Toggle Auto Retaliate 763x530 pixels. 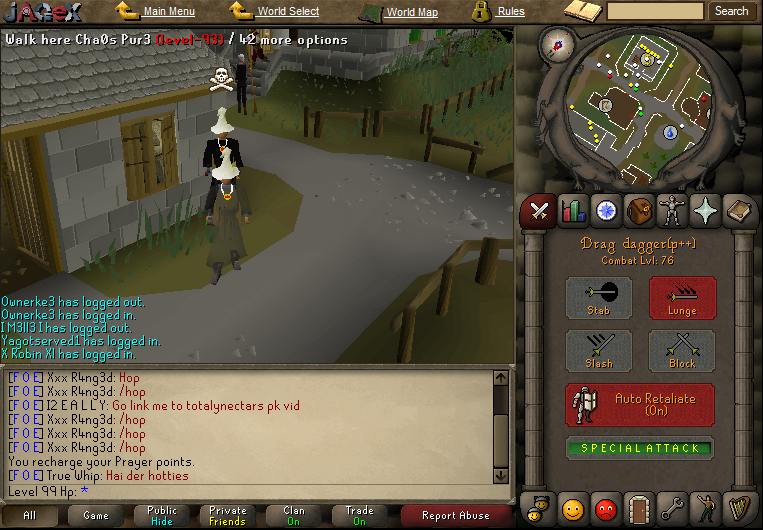[x=640, y=404]
